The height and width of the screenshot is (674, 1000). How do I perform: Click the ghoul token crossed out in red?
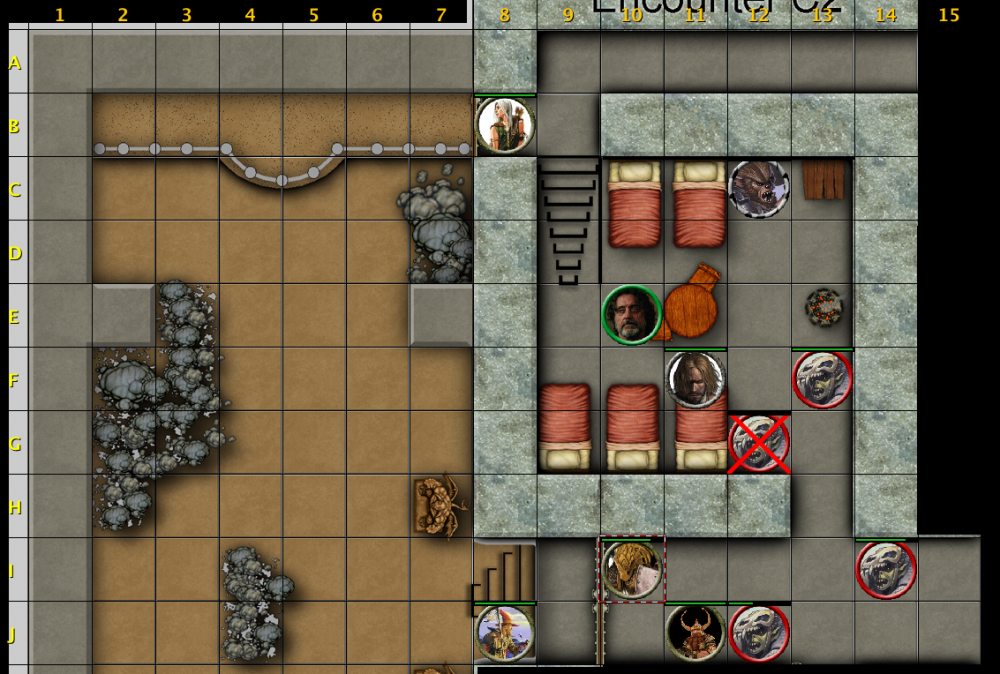tap(759, 443)
